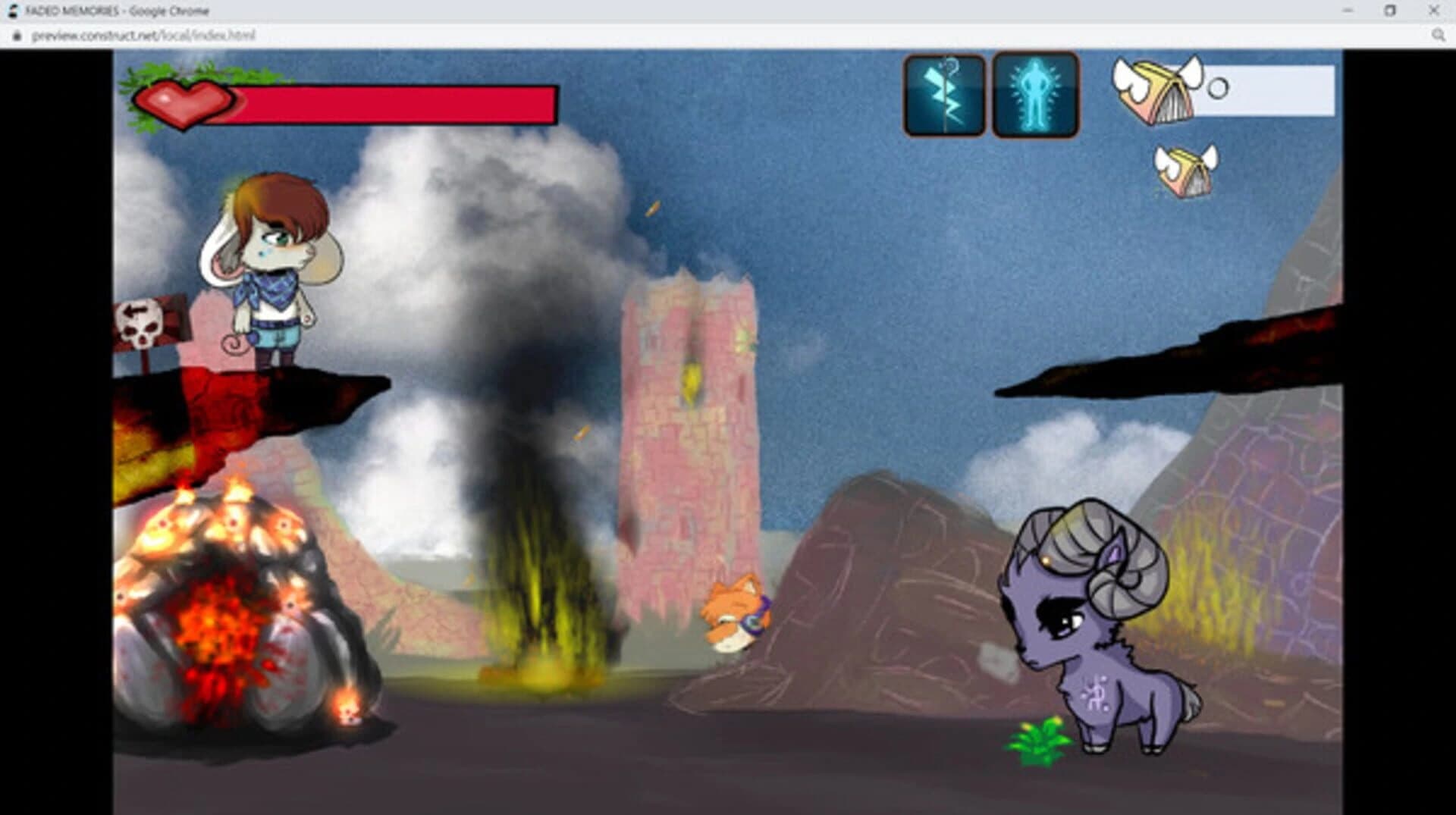This screenshot has height=815, width=1456.
Task: Open browser search with the magnifier icon
Action: pos(1439,35)
